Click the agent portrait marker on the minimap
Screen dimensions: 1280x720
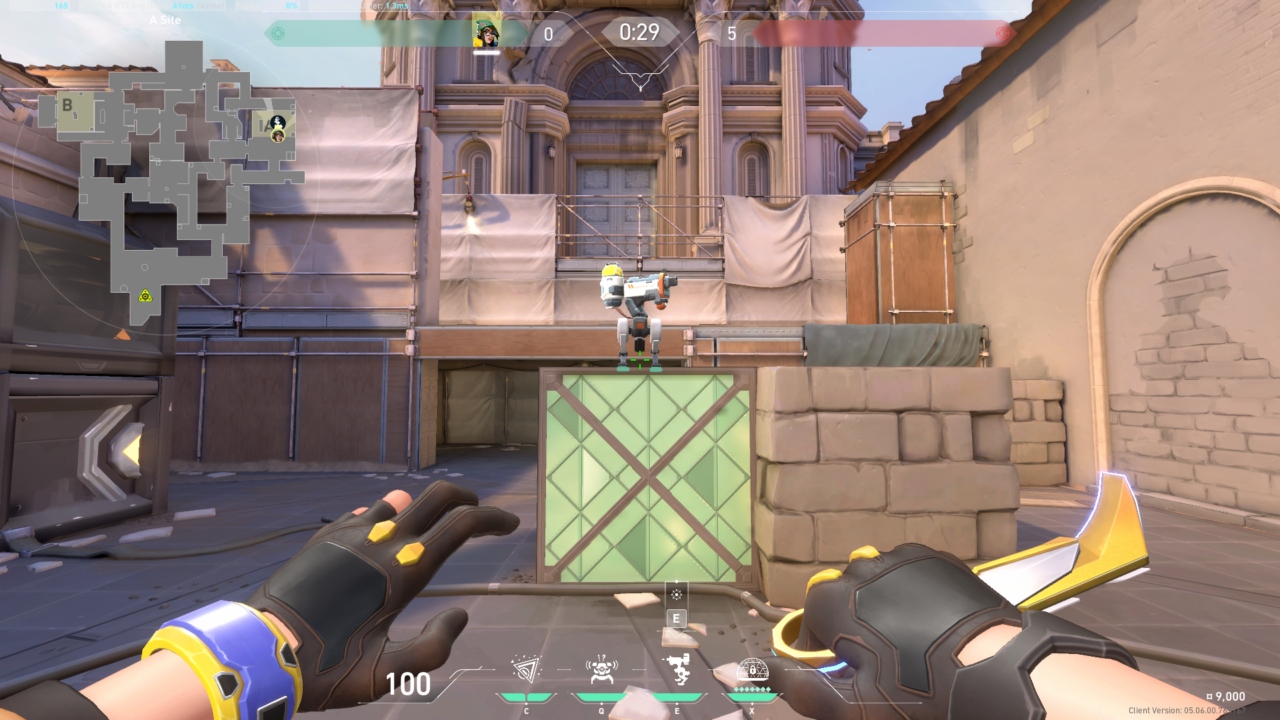point(277,135)
